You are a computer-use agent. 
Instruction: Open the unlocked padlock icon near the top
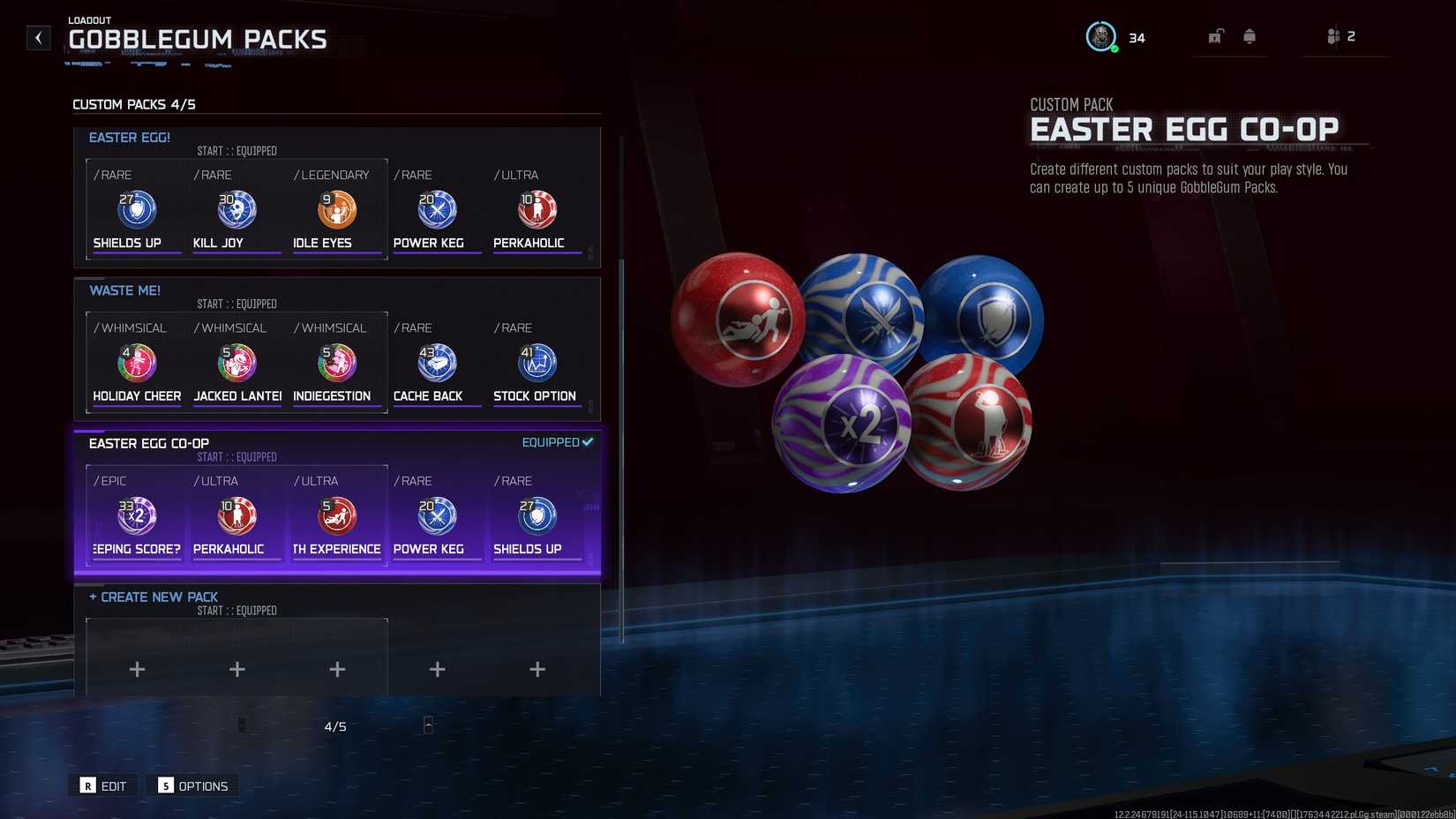point(1217,36)
